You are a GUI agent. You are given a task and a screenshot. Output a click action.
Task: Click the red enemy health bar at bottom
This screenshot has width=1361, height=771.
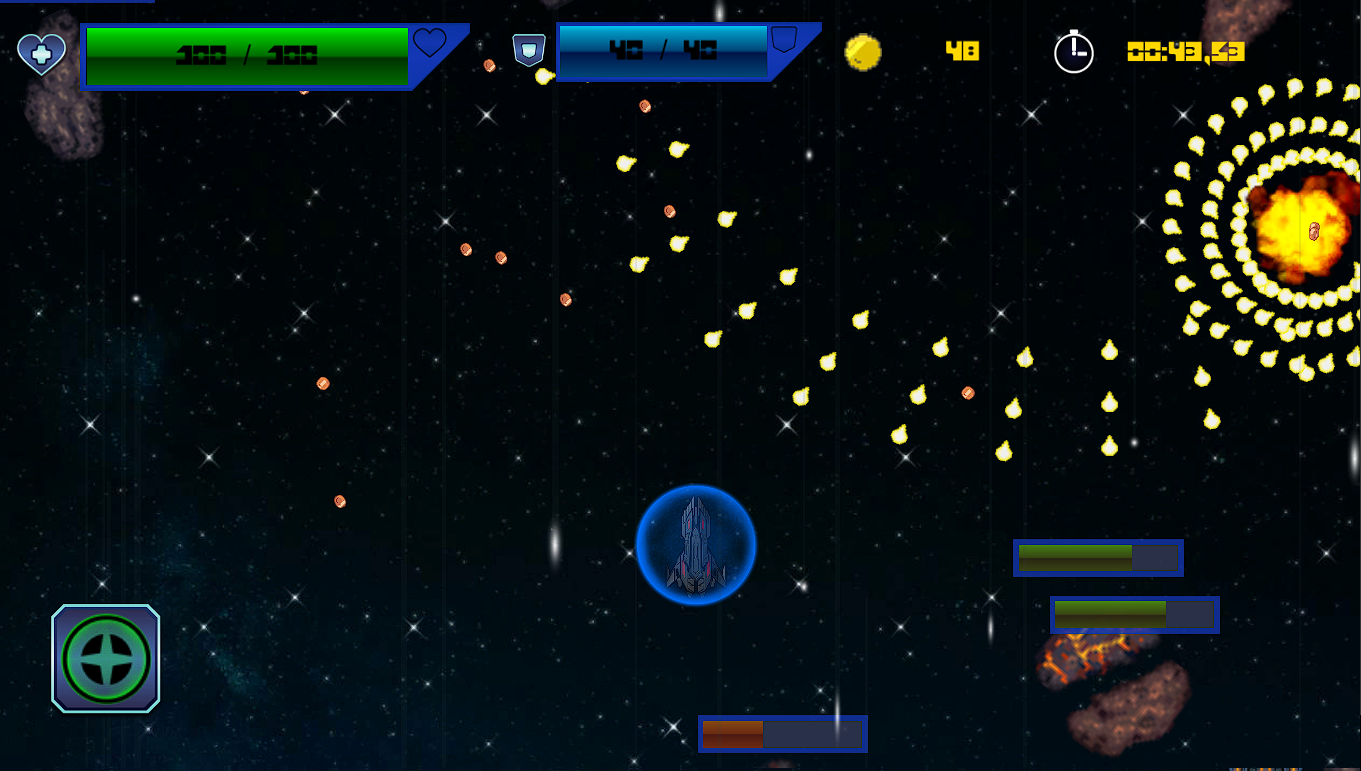[x=782, y=734]
